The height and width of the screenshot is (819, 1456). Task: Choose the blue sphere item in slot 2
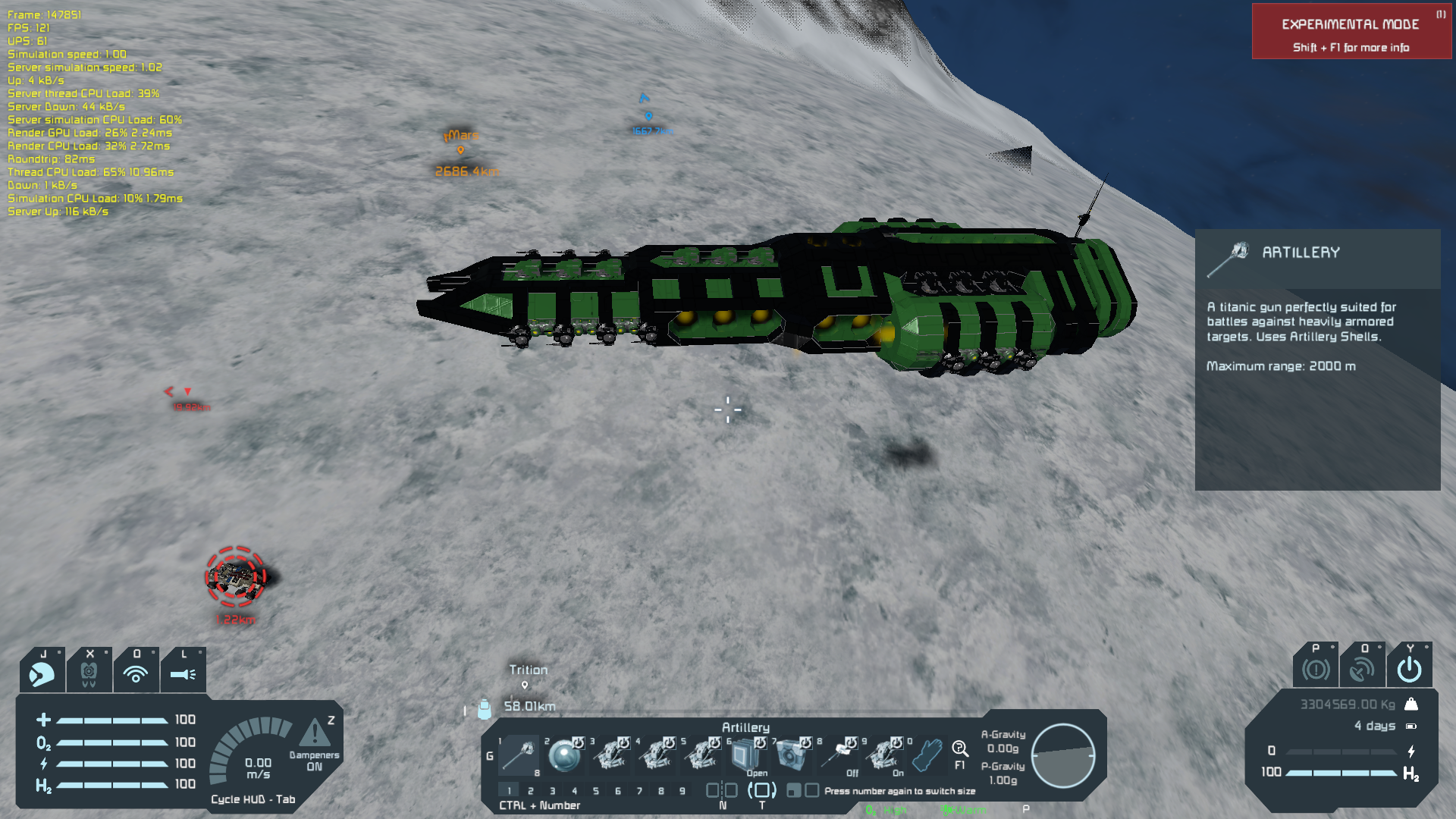coord(564,755)
